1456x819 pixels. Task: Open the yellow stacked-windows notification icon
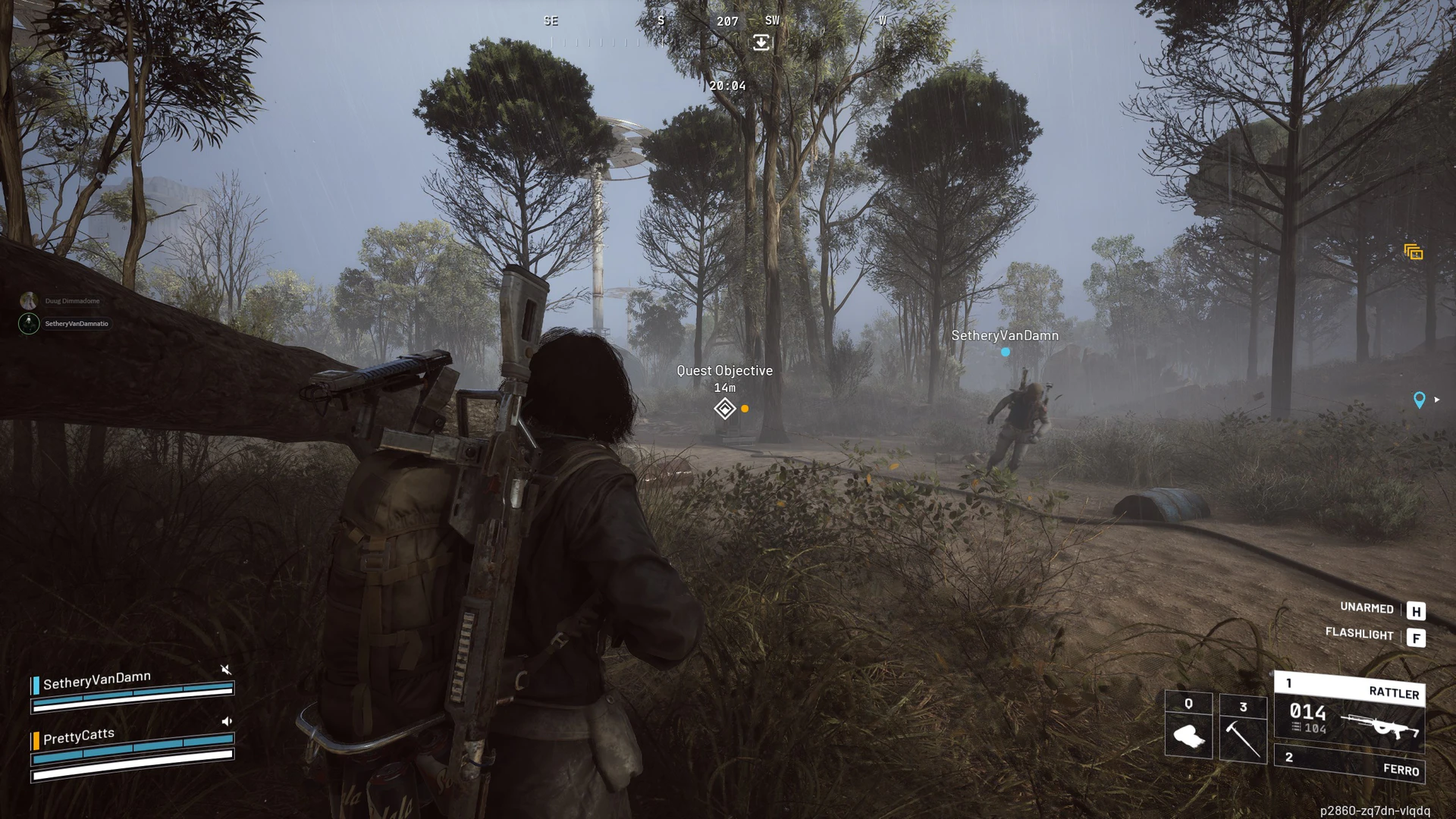pos(1414,253)
